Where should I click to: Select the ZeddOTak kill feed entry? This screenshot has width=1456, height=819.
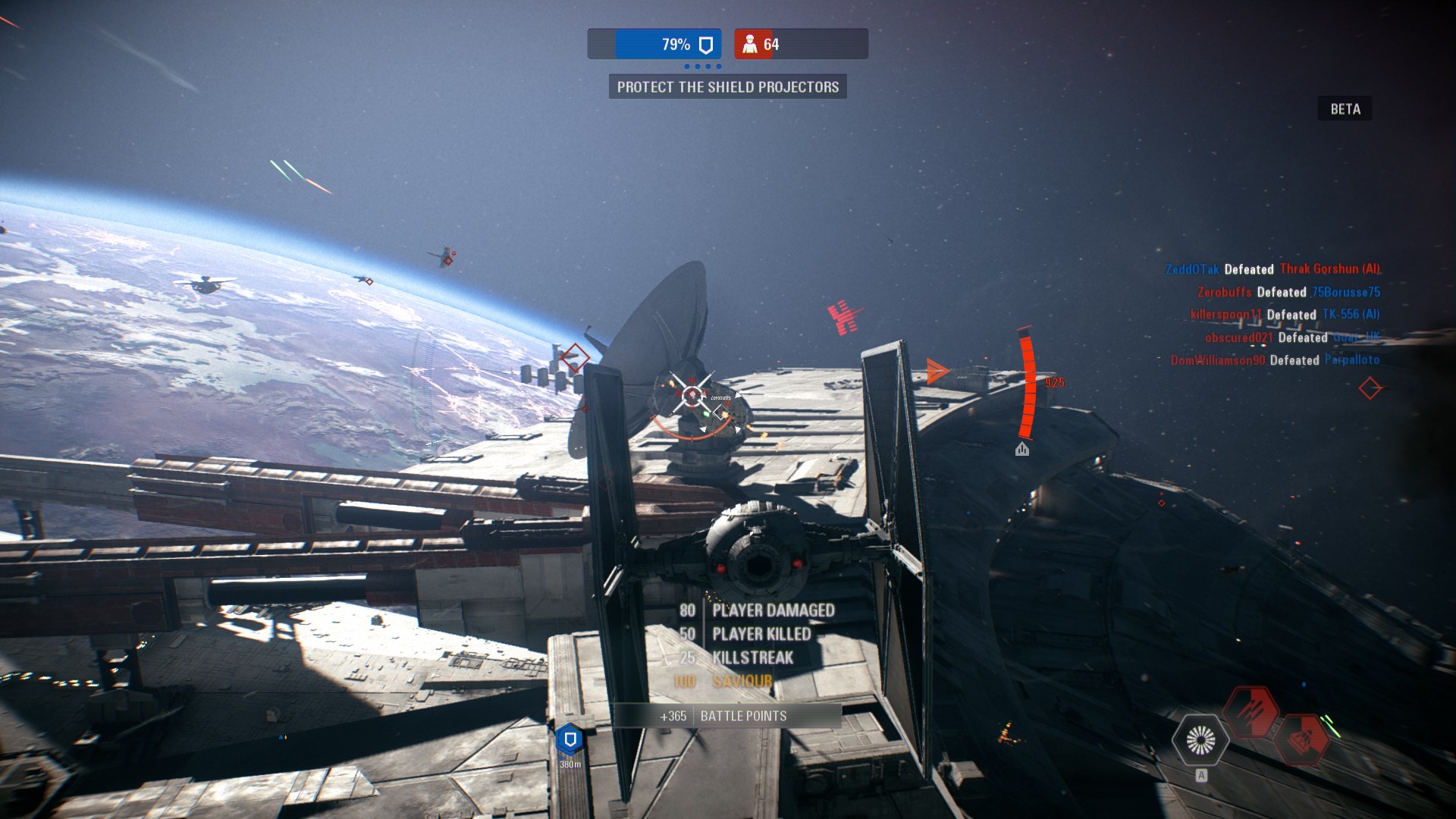pos(1272,269)
